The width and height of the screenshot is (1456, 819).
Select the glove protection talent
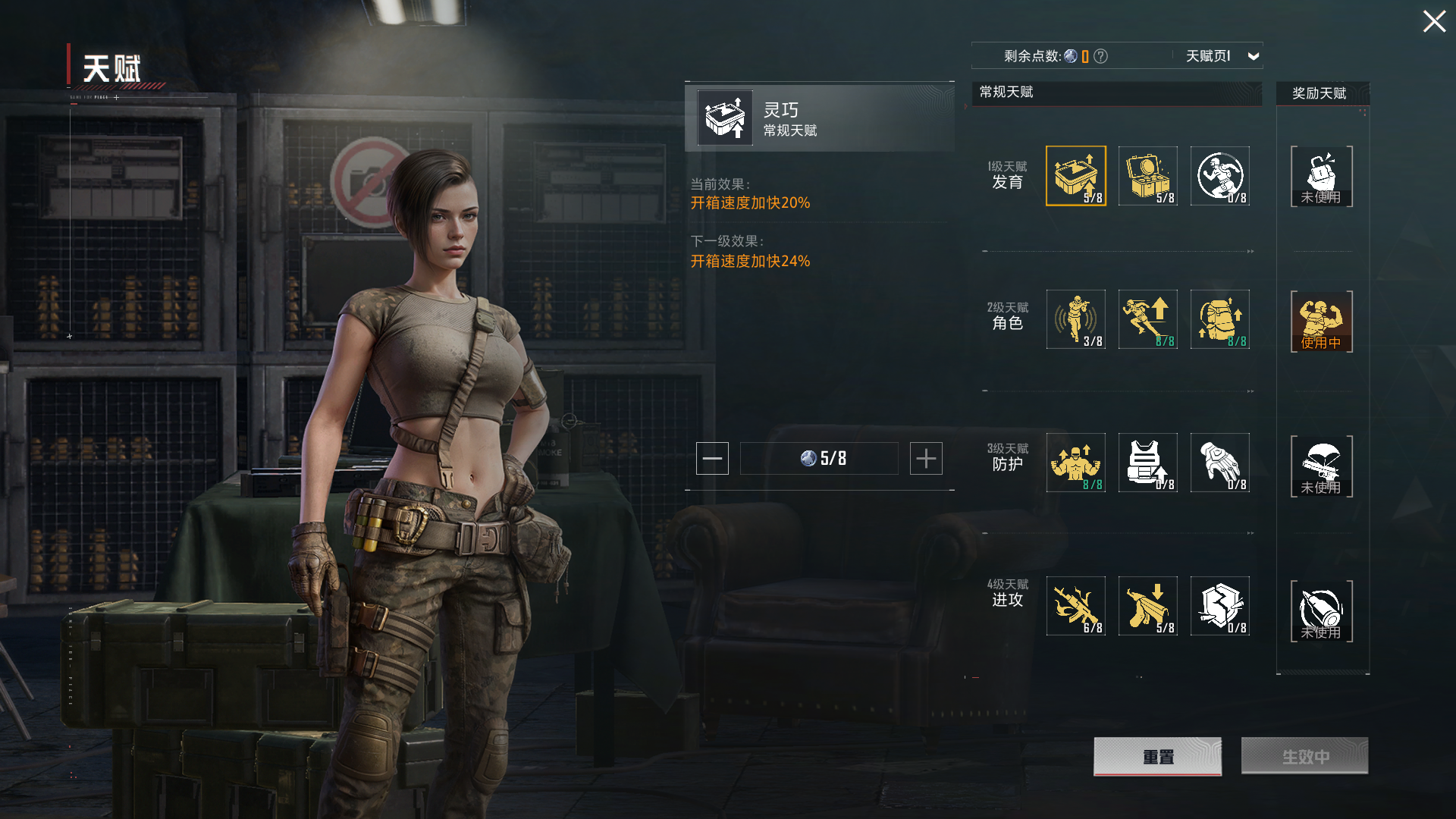[1219, 463]
